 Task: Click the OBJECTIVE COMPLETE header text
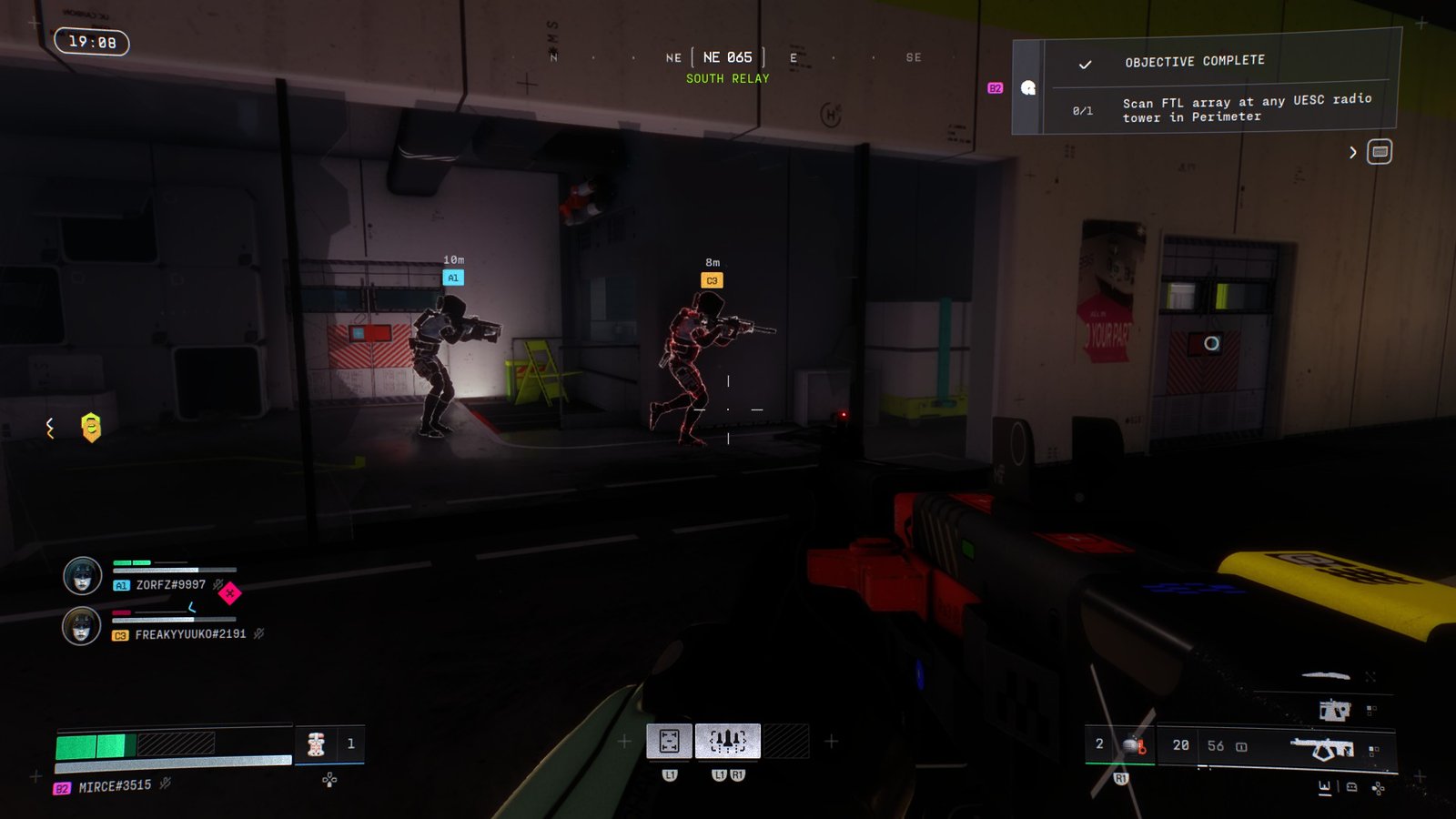click(1193, 60)
